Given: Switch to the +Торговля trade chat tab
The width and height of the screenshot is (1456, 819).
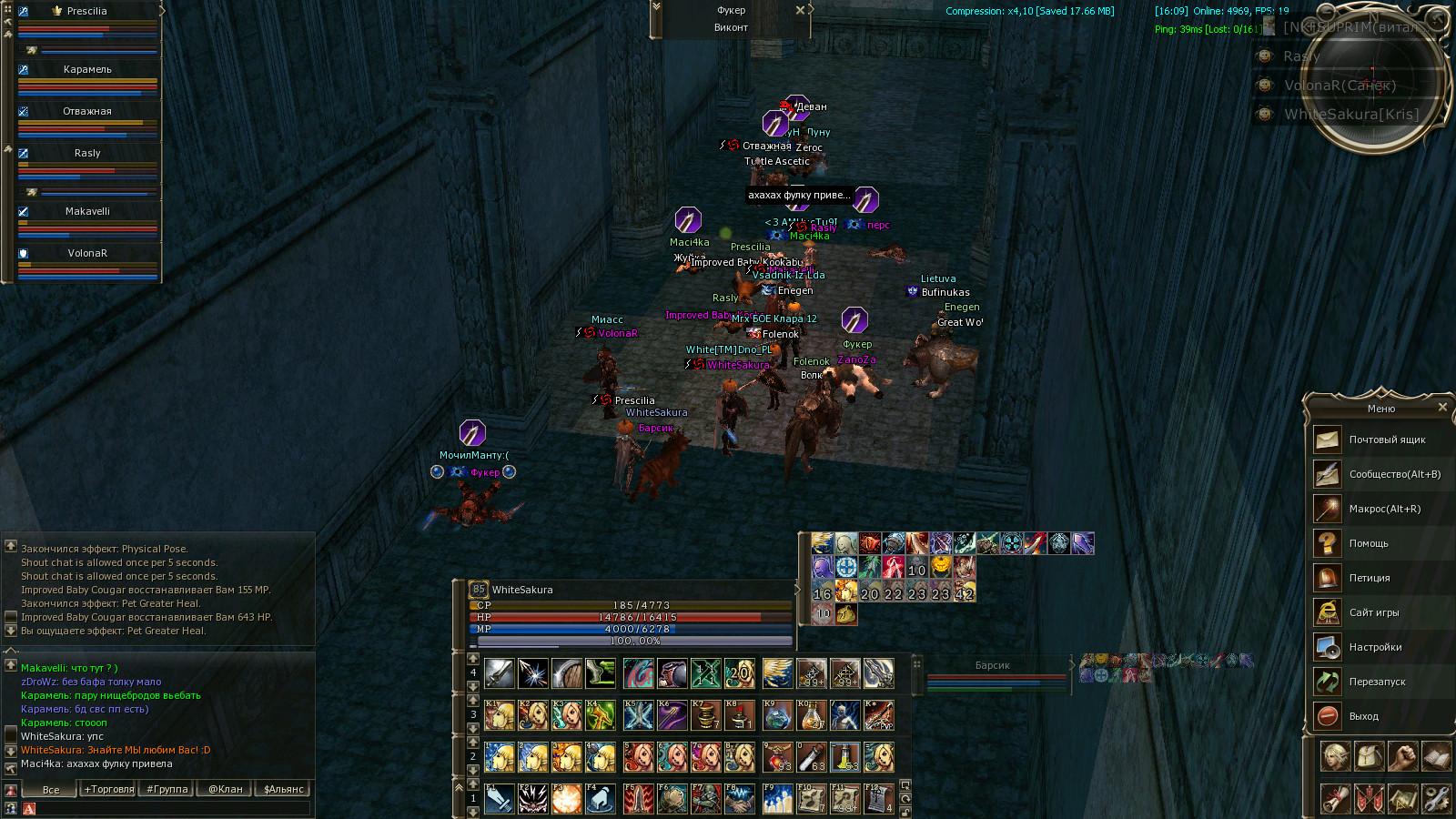Looking at the screenshot, I should click(x=108, y=789).
